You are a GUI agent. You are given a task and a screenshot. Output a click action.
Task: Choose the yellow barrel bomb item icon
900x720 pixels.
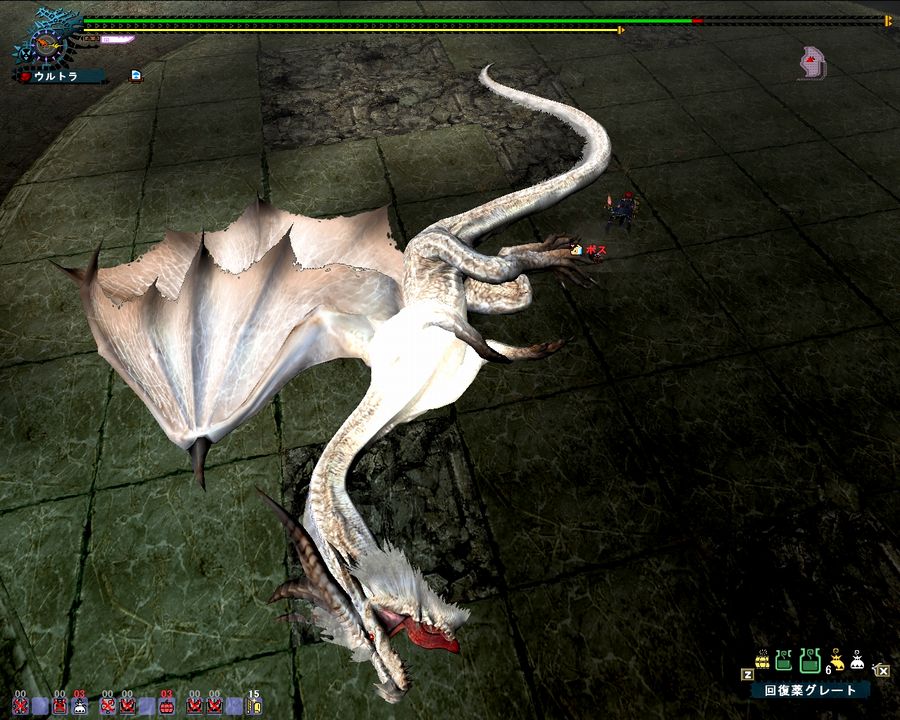point(762,661)
